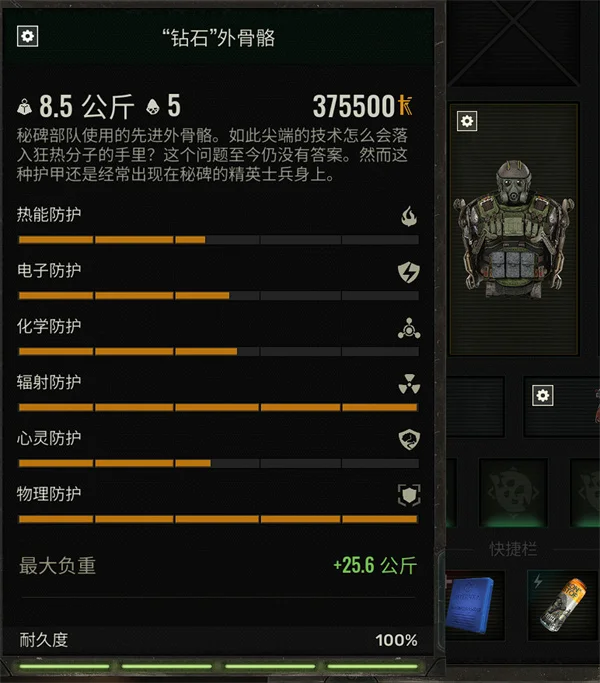Image resolution: width=600 pixels, height=683 pixels.
Task: Click the gear icon below the armor slot
Action: point(543,395)
